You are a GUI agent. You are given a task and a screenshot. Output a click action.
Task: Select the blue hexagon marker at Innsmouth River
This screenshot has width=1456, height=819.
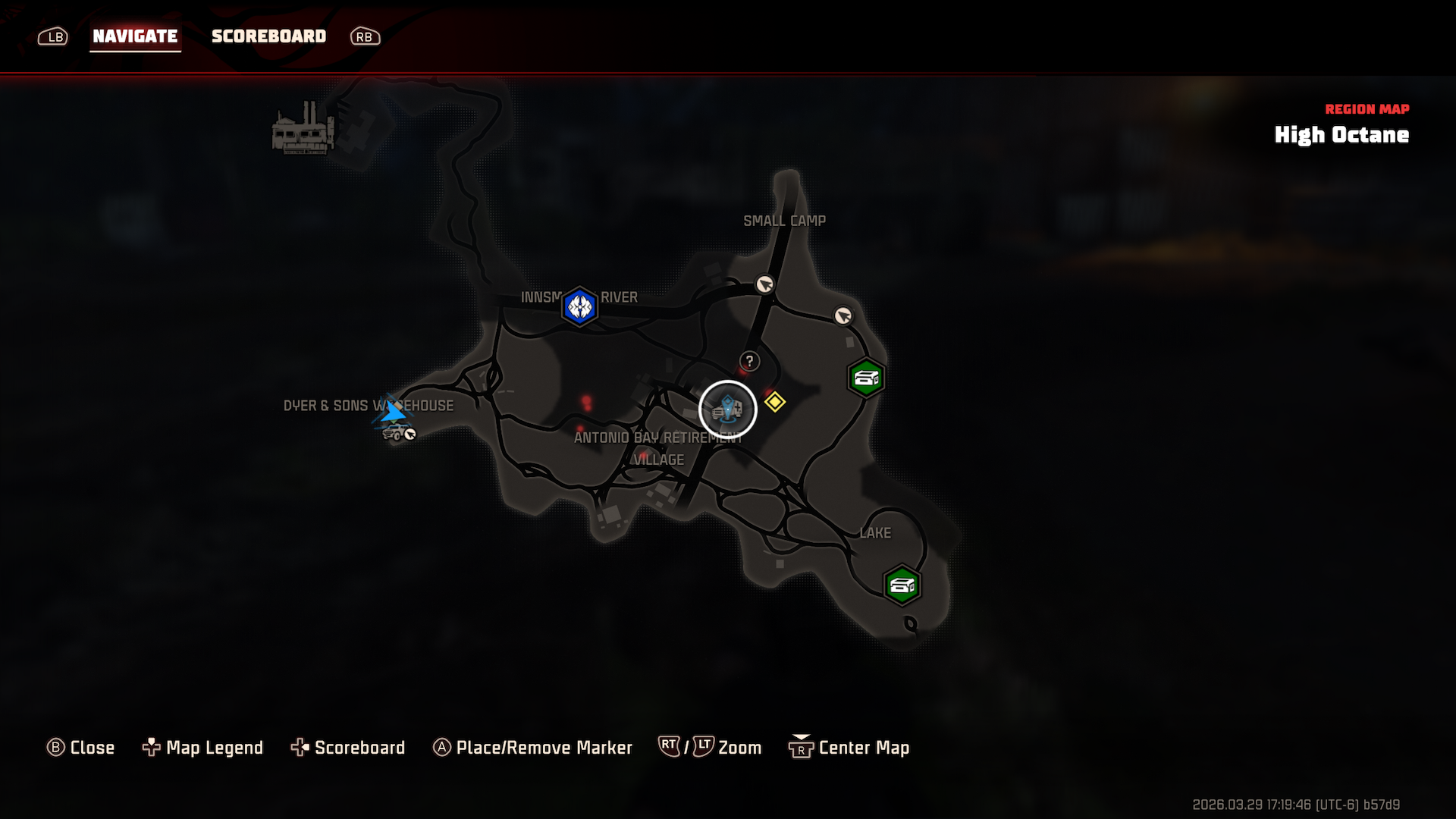pyautogui.click(x=580, y=306)
